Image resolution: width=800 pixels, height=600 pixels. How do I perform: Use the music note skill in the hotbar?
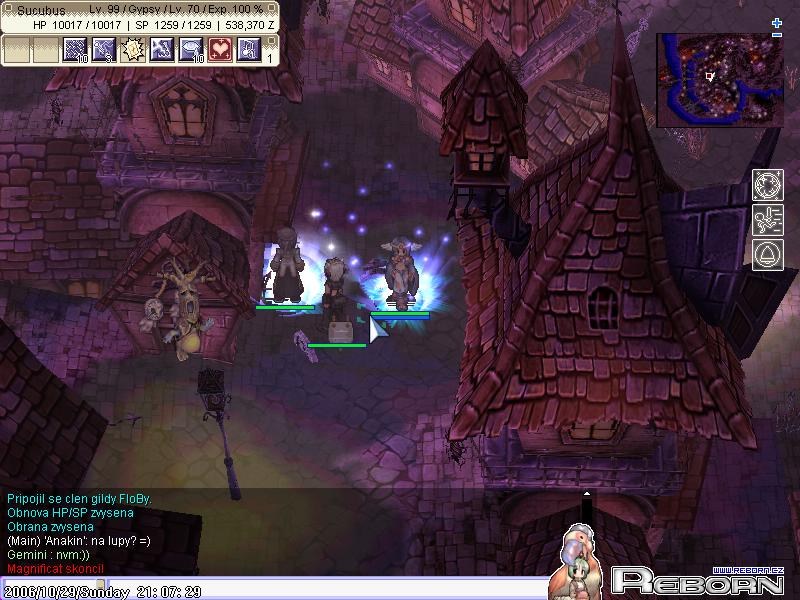click(249, 49)
